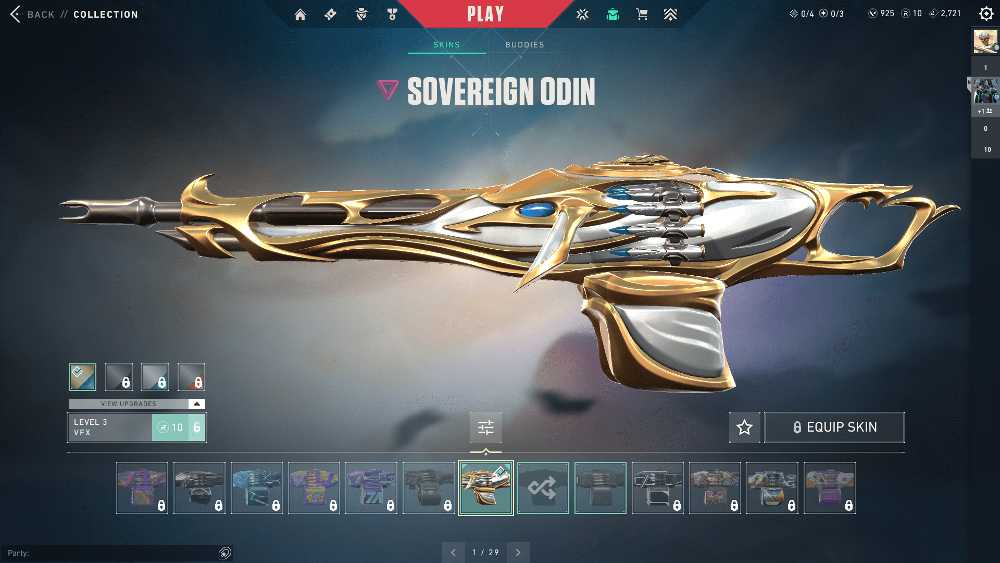Screen dimensions: 1000x563
Task: Click the Equip Skin button
Action: (834, 427)
